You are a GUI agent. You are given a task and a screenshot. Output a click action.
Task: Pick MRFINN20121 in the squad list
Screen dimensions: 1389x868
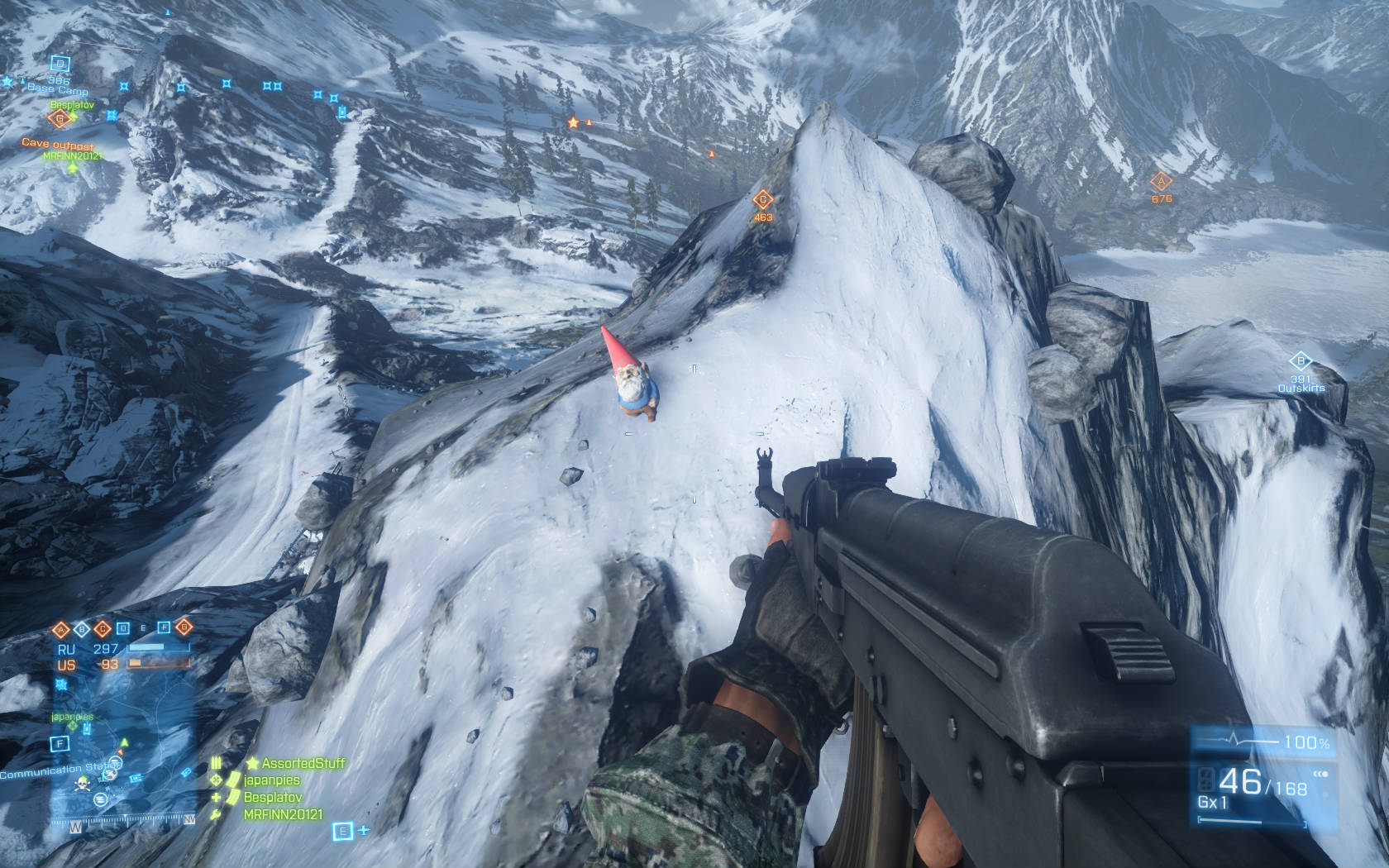[x=284, y=815]
